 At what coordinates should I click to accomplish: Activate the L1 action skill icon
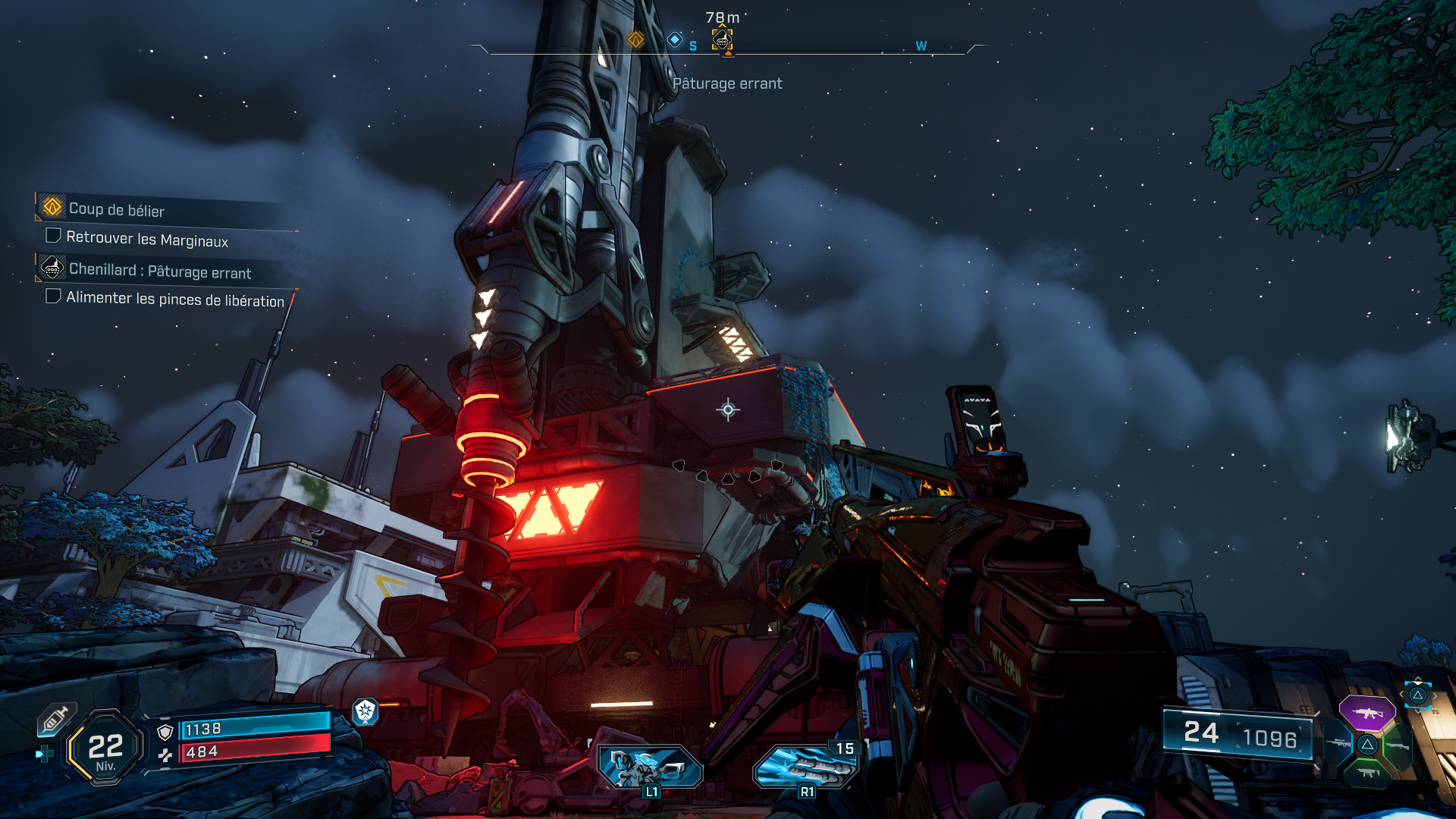pyautogui.click(x=650, y=766)
